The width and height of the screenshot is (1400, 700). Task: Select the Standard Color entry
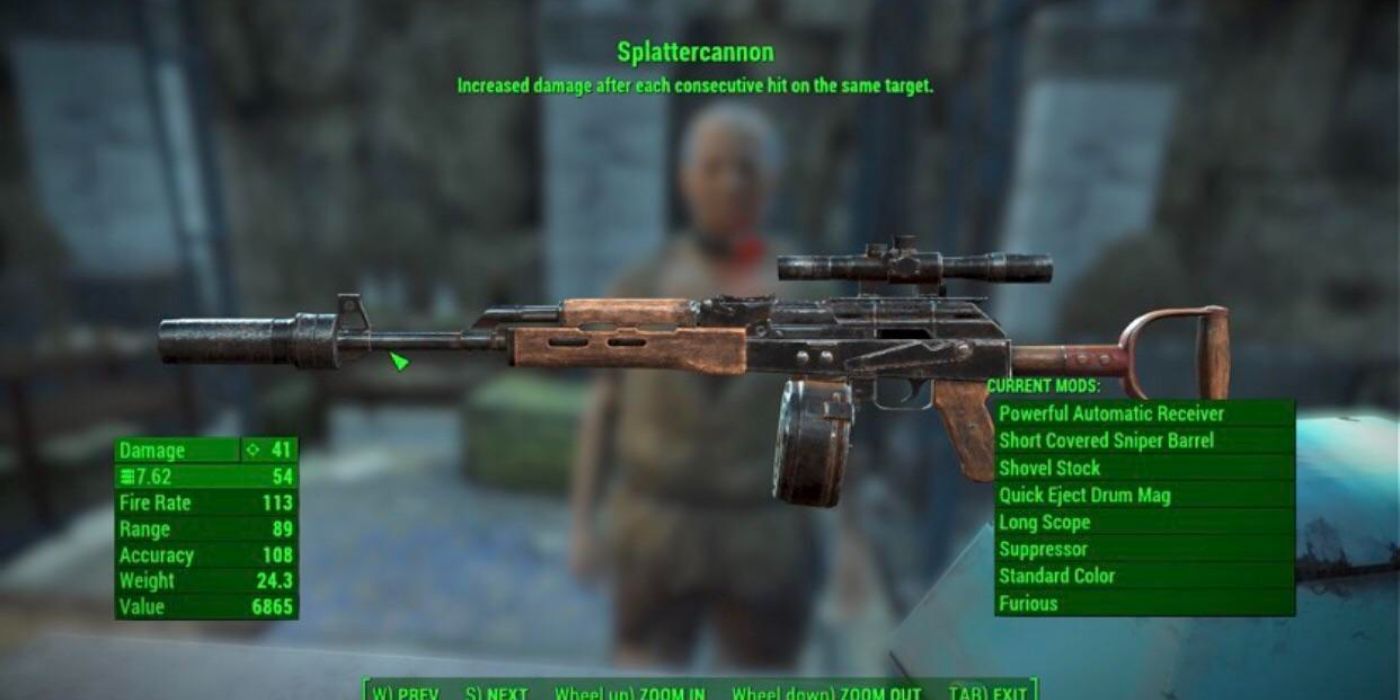1144,576
